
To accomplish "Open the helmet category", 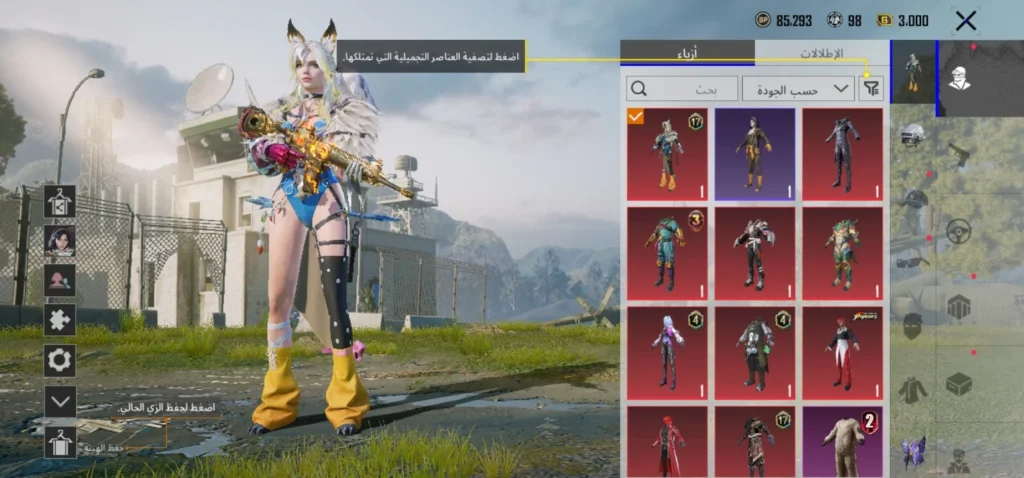I will click(911, 135).
